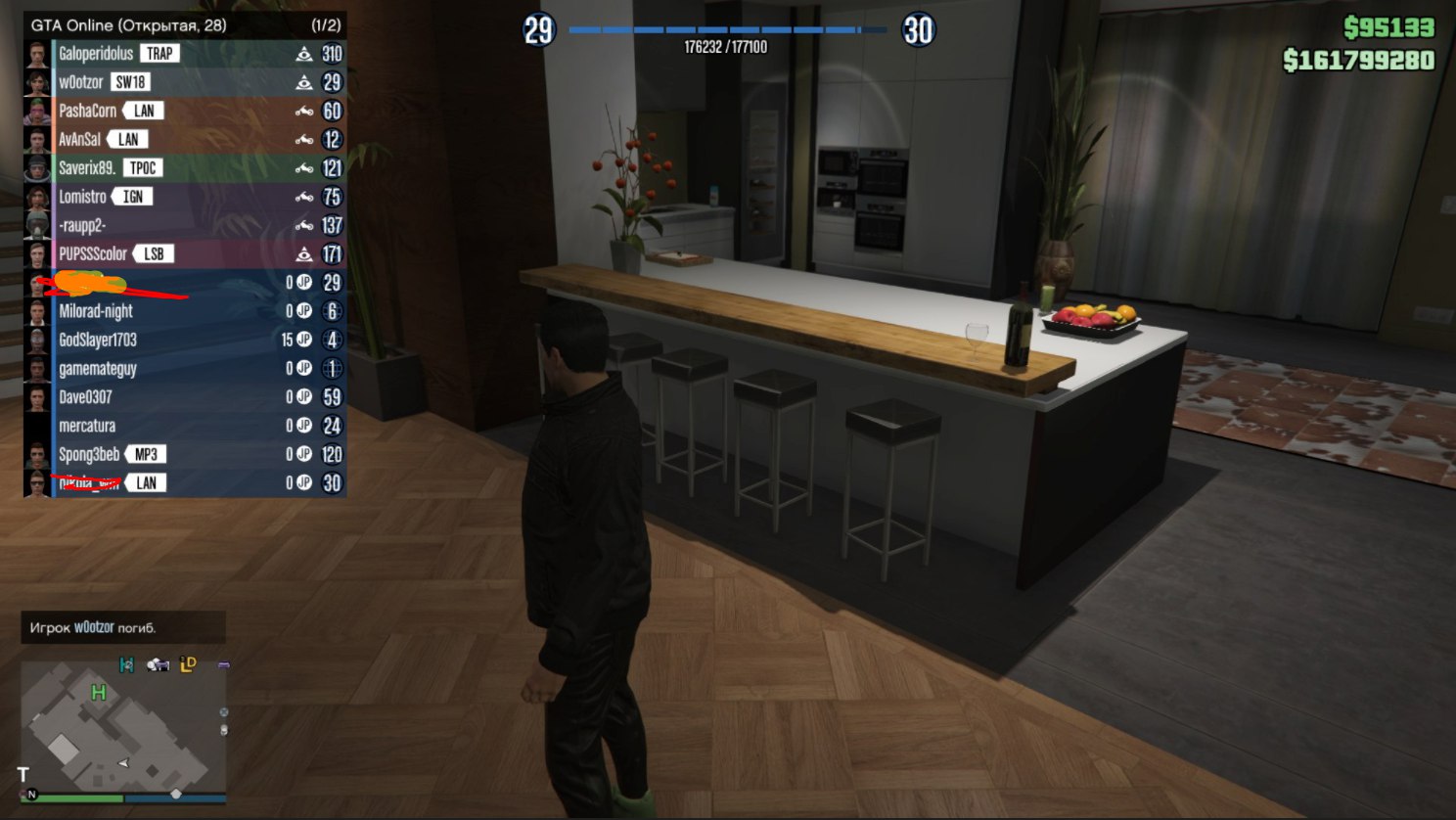This screenshot has width=1456, height=820.
Task: Select the PUPSSScolor player row
Action: pos(93,253)
